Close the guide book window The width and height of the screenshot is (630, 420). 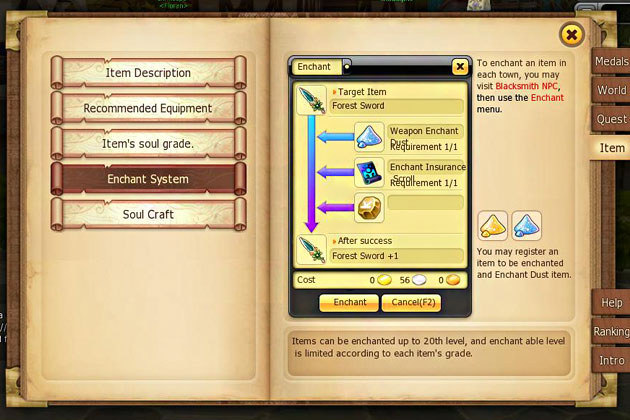[571, 36]
